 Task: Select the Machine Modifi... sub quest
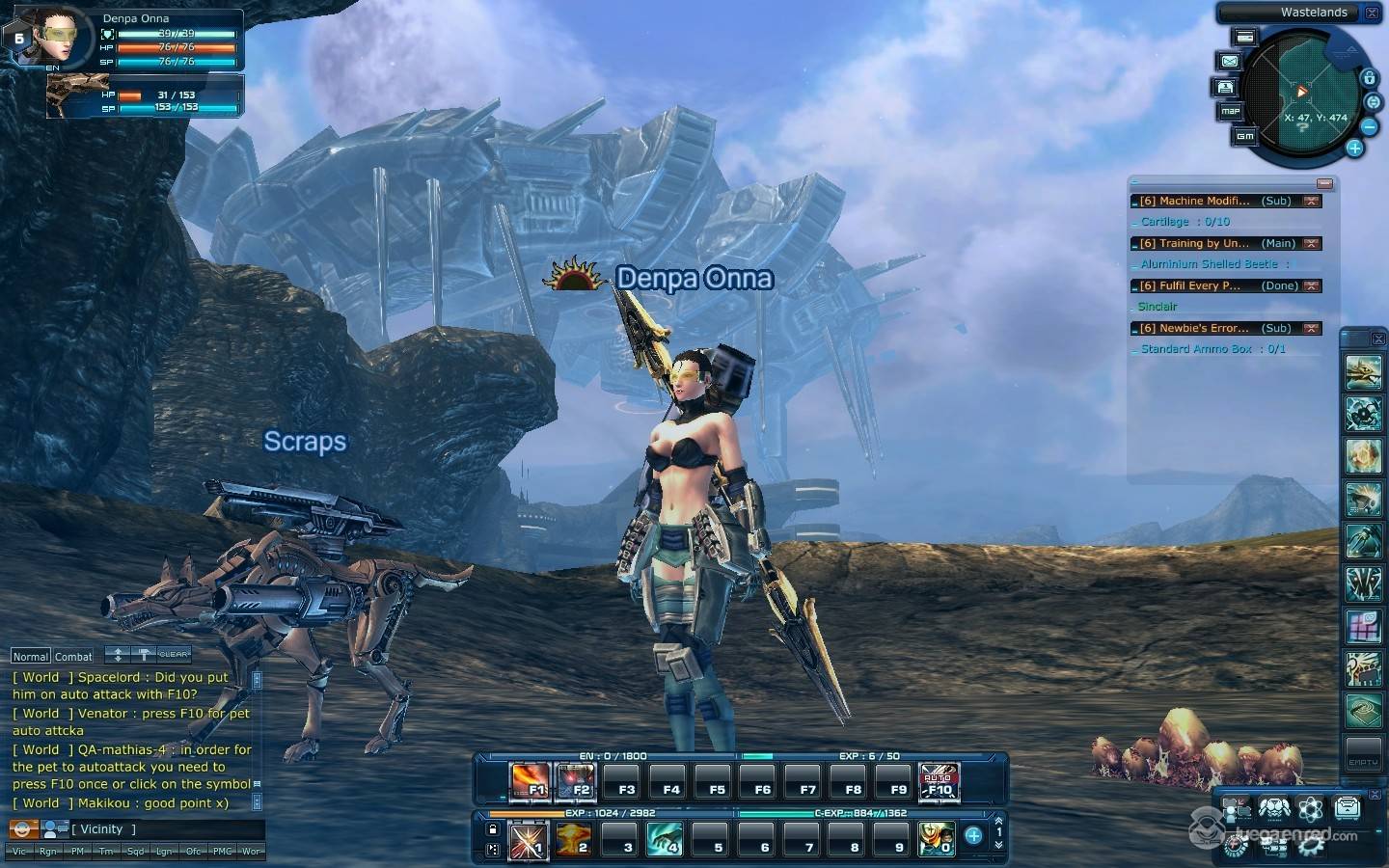pyautogui.click(x=1196, y=201)
